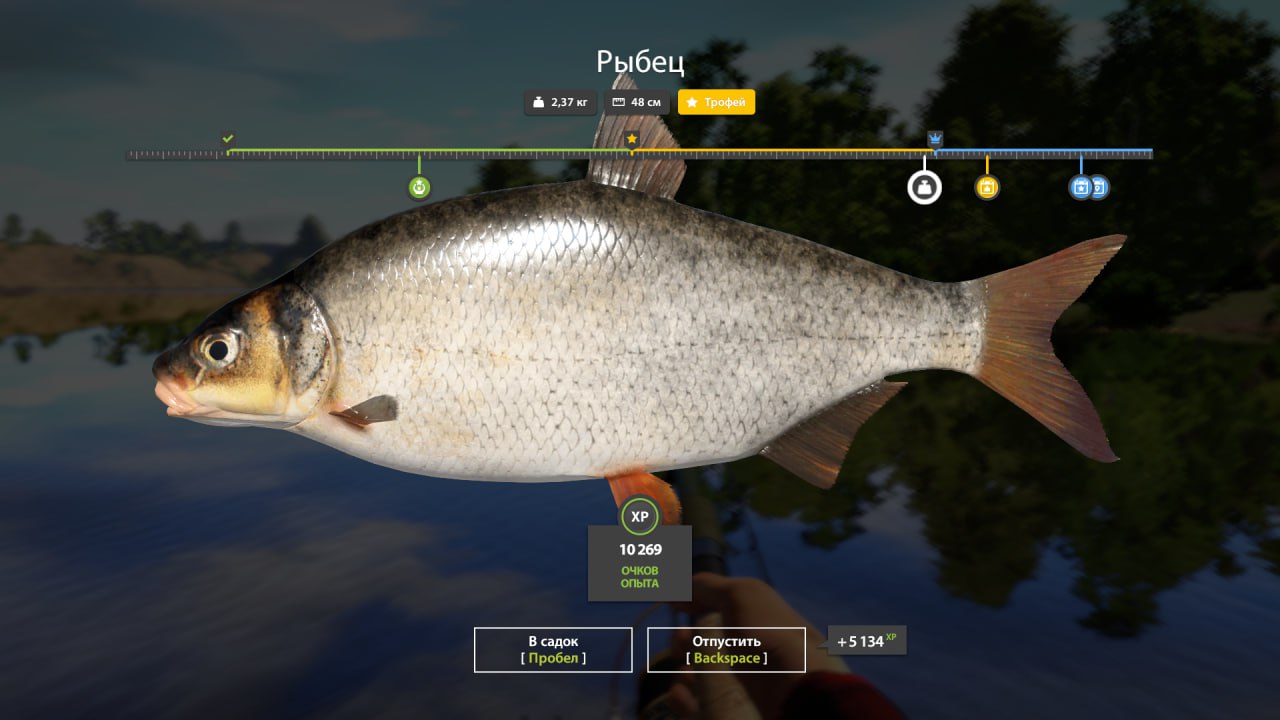Click the green checkmark threshold marker
Screen dimensions: 1280x720
(x=228, y=139)
